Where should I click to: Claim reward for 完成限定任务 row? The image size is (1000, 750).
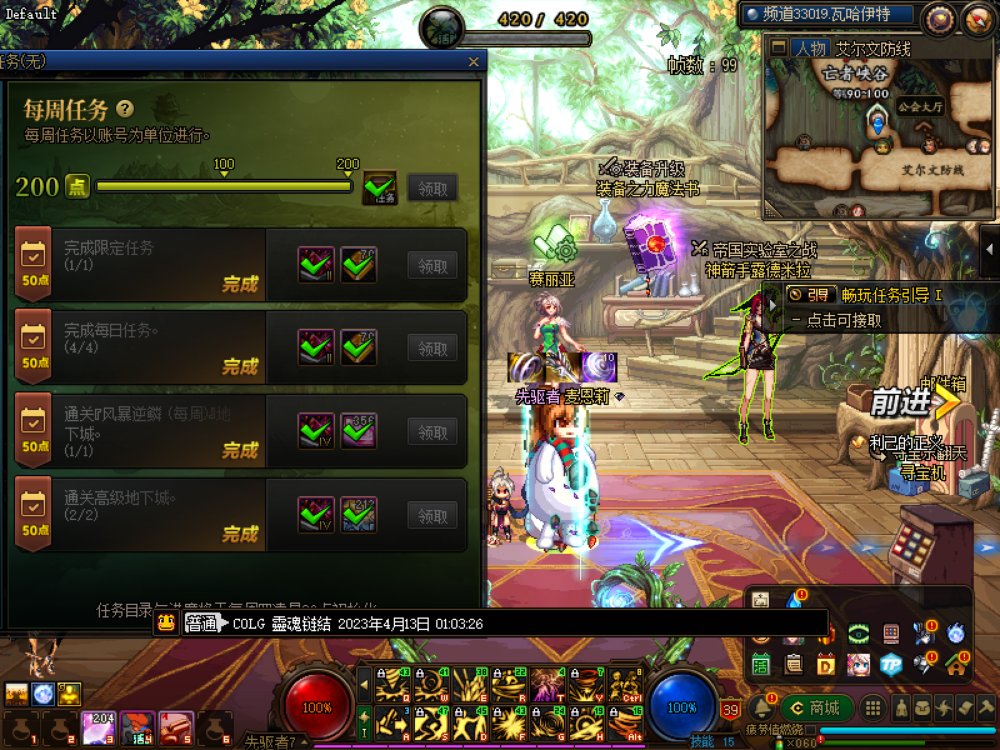[432, 265]
